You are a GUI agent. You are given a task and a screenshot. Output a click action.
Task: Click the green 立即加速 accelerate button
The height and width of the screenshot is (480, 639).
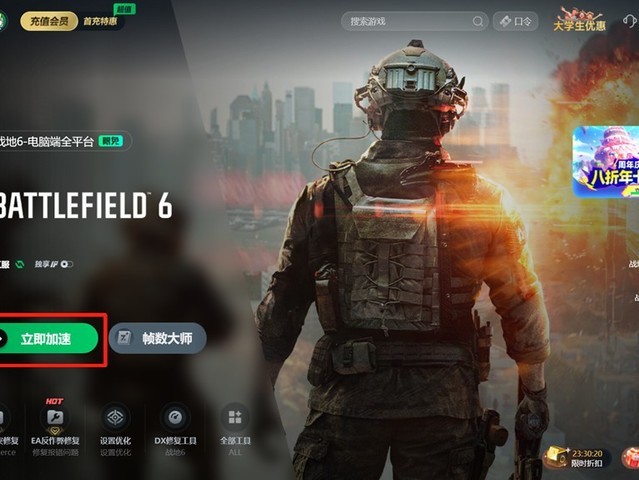50,339
